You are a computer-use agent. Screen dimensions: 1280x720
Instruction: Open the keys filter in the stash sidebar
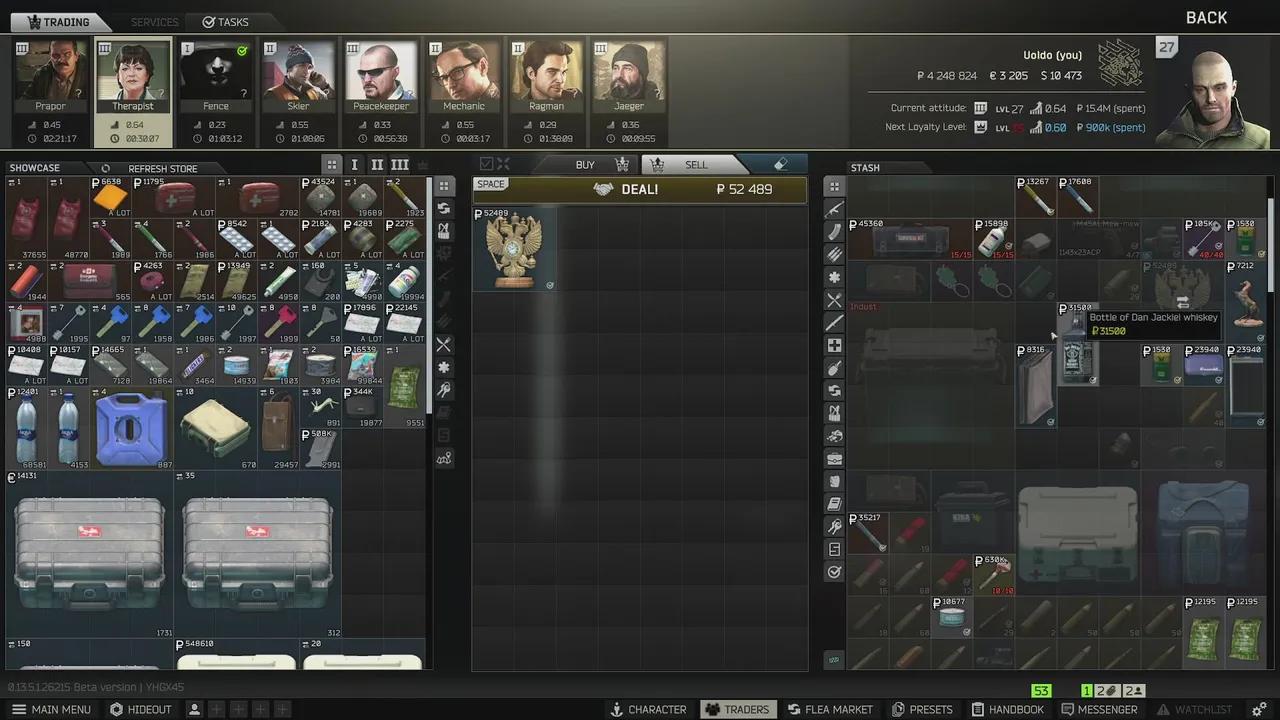[834, 521]
